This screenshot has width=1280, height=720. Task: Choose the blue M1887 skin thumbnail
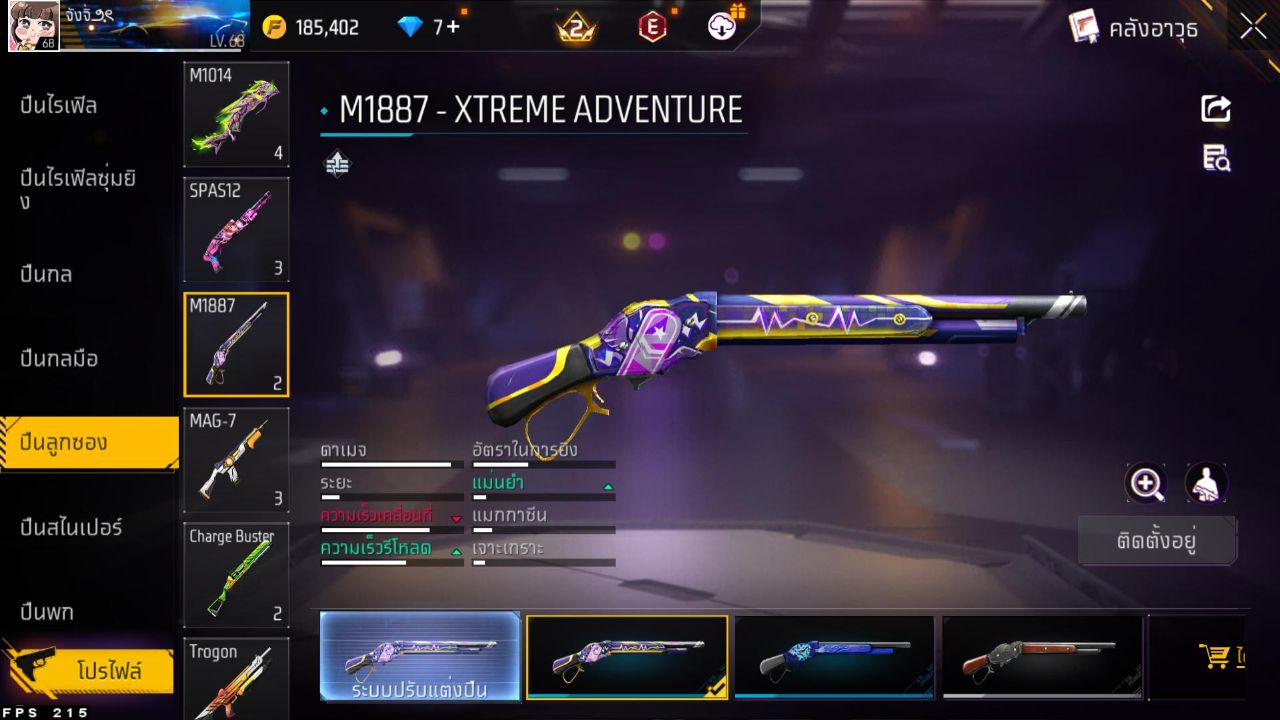pyautogui.click(x=833, y=658)
